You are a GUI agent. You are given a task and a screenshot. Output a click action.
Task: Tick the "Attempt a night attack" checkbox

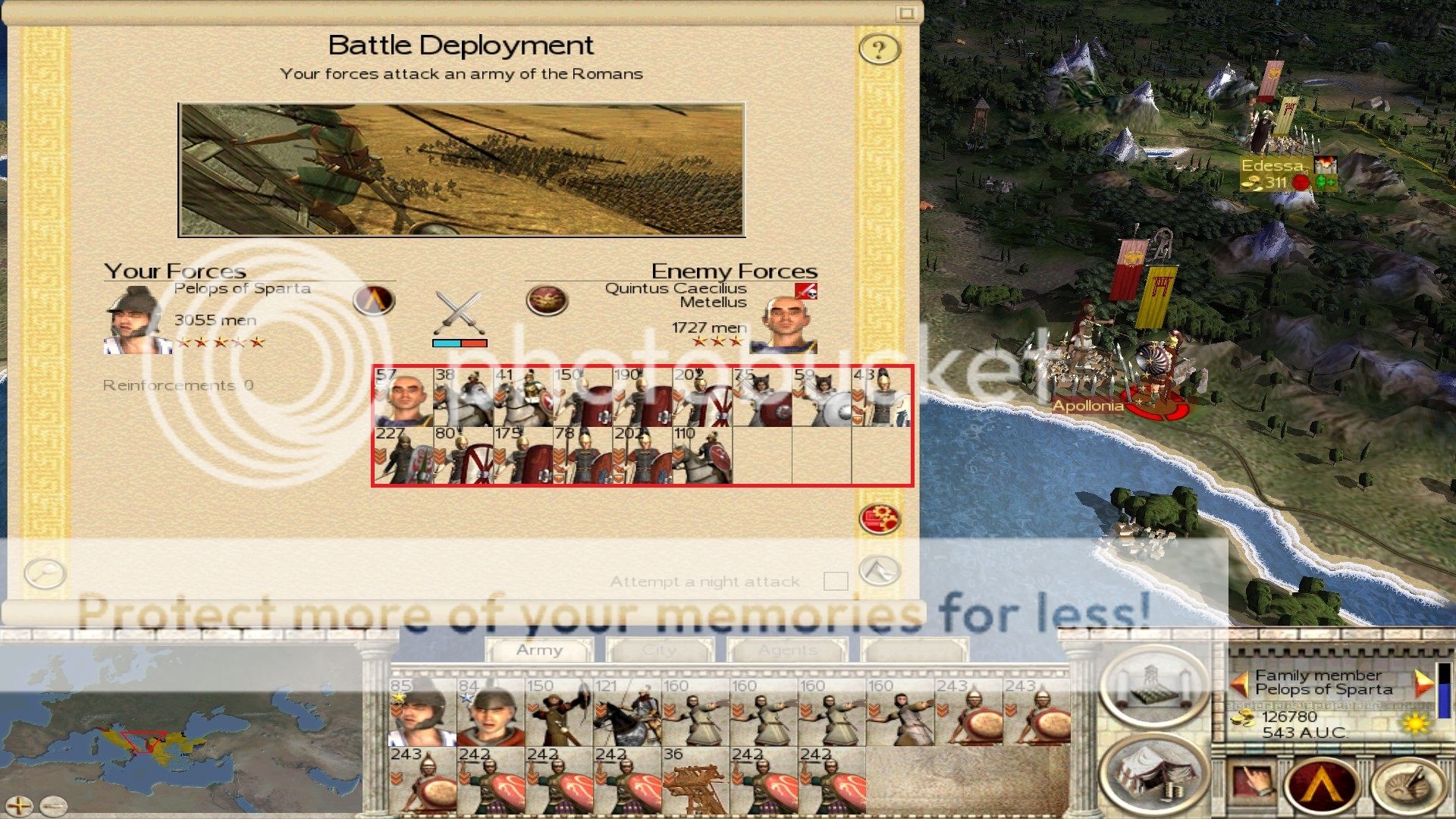[835, 581]
